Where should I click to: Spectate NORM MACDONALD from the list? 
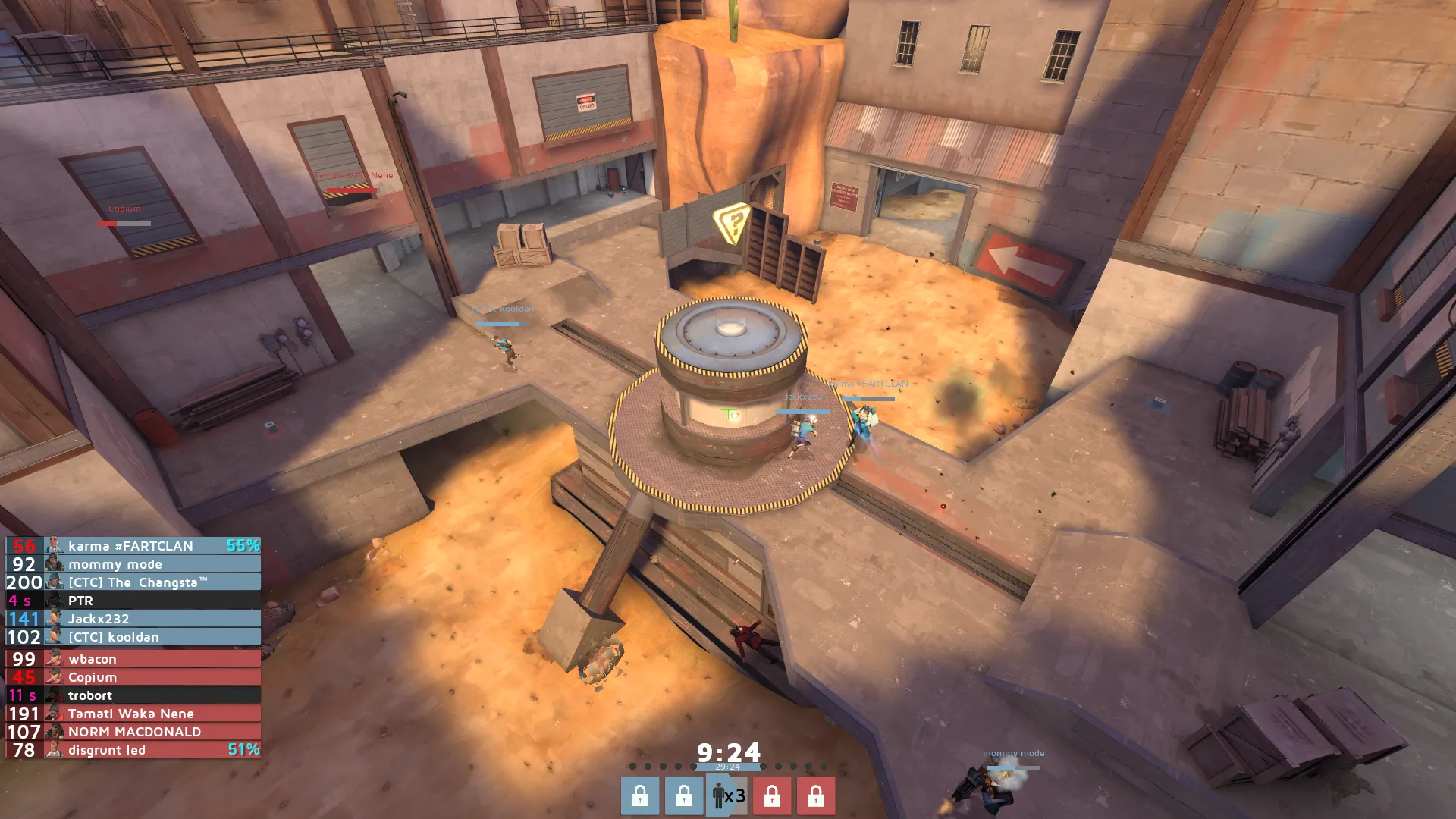(x=133, y=732)
